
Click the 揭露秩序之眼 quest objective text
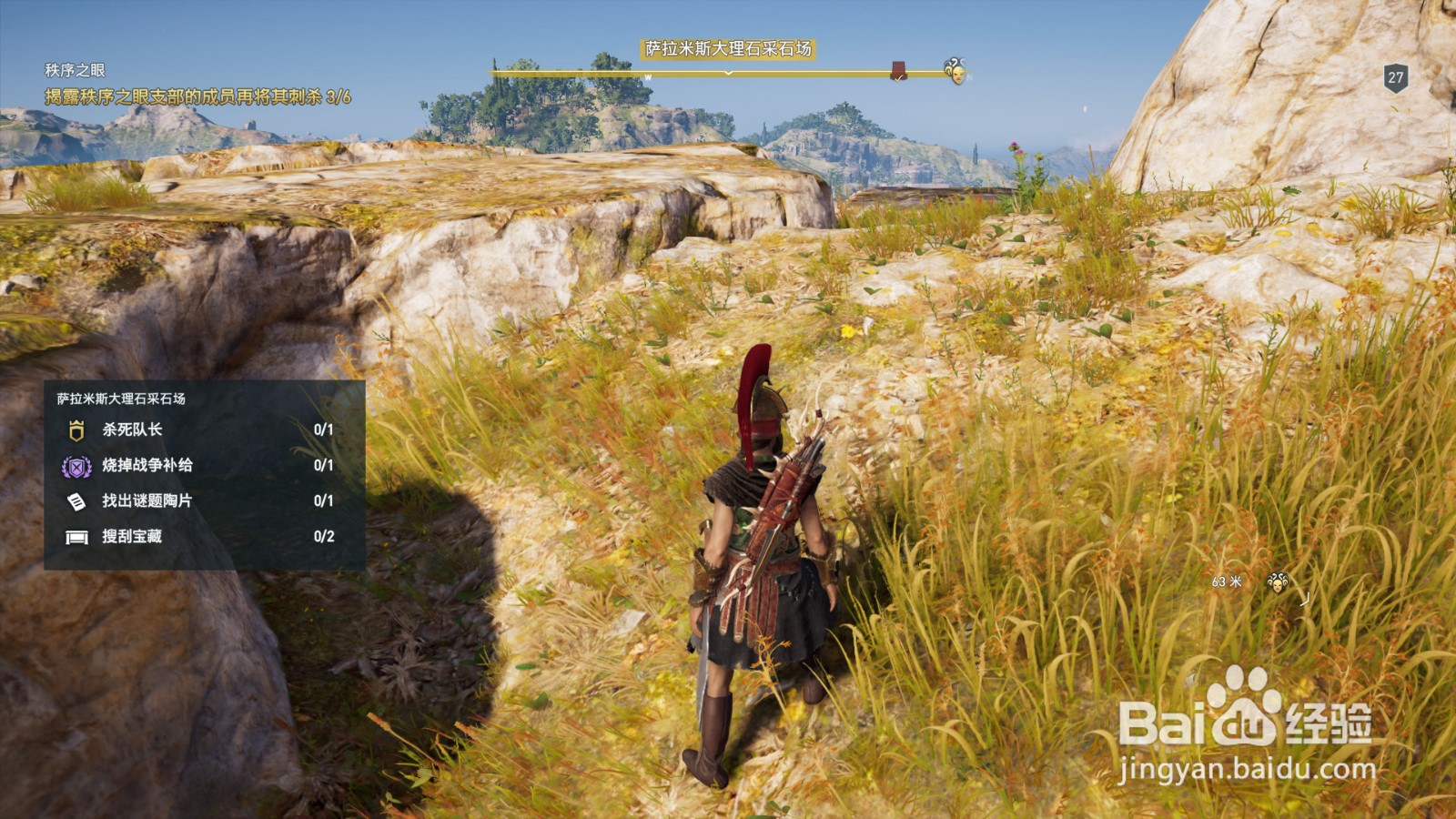point(197,96)
